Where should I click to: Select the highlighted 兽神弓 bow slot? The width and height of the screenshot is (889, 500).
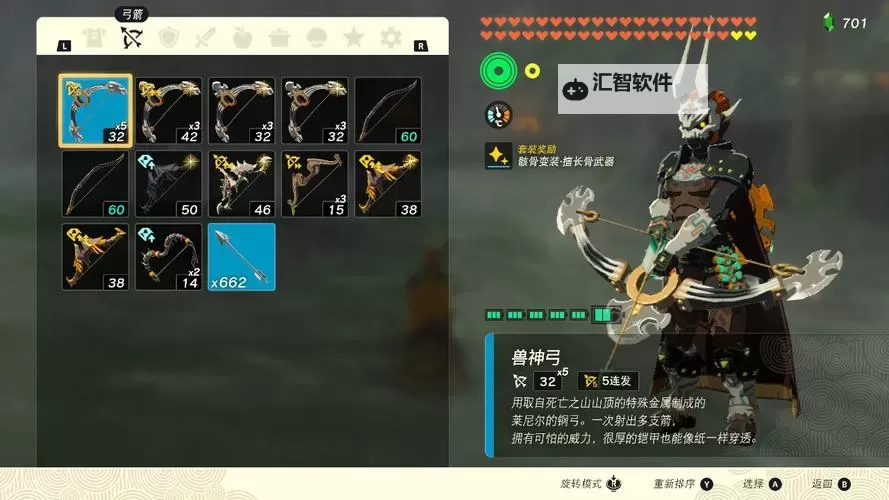click(x=95, y=111)
